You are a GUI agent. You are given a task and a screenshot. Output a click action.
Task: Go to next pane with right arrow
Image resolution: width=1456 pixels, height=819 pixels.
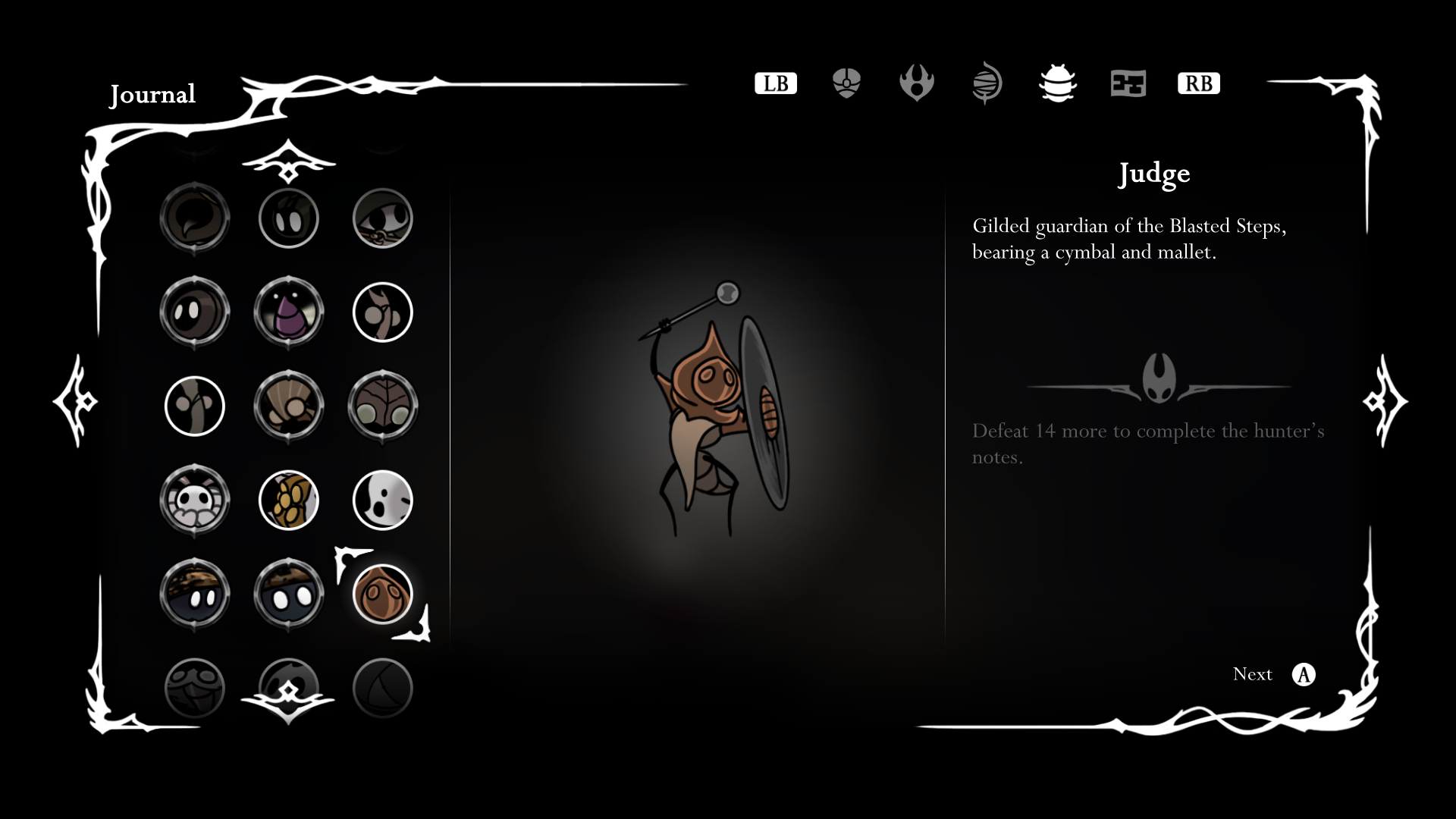[x=1385, y=400]
